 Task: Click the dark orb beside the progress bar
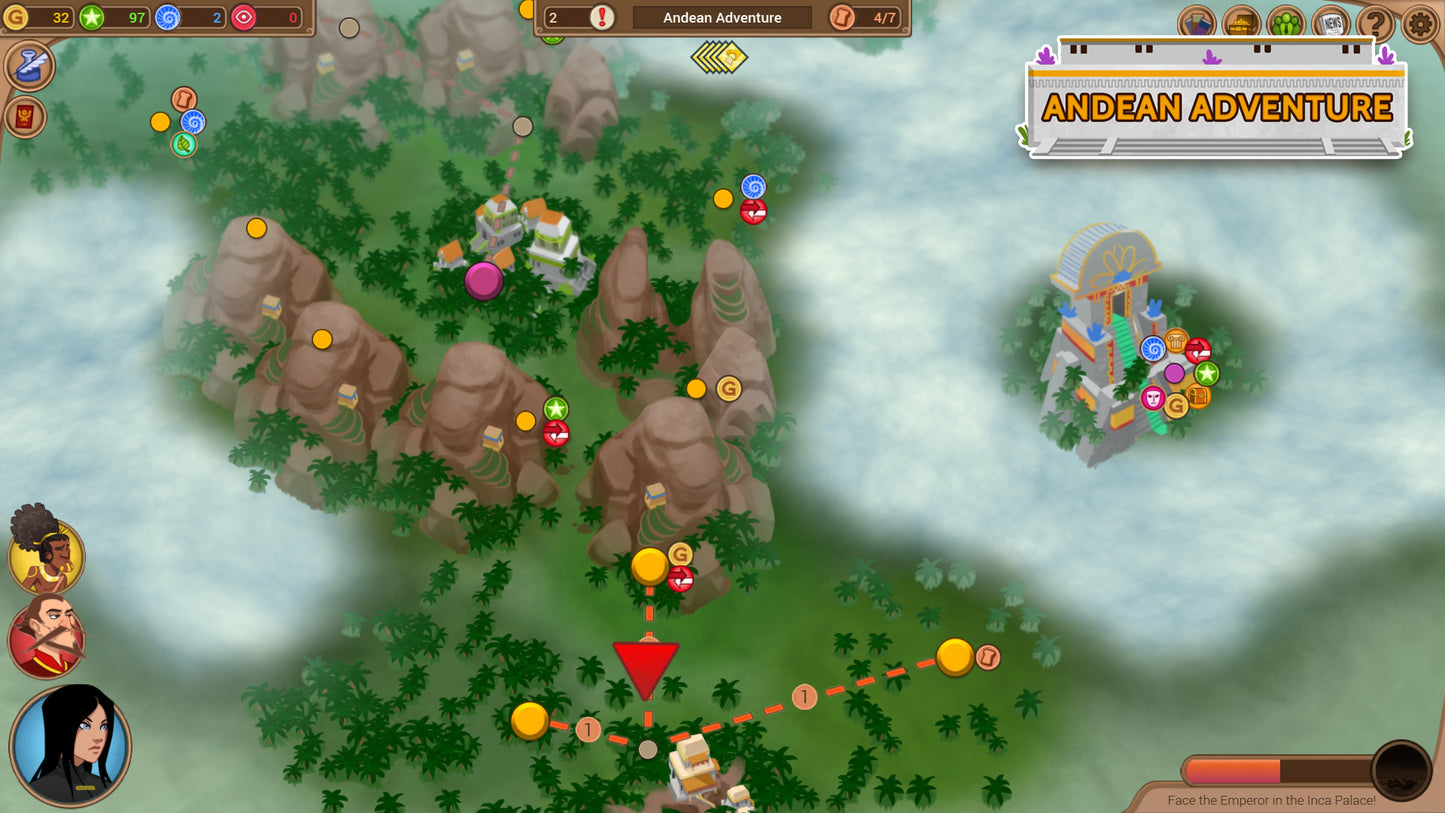[1401, 770]
